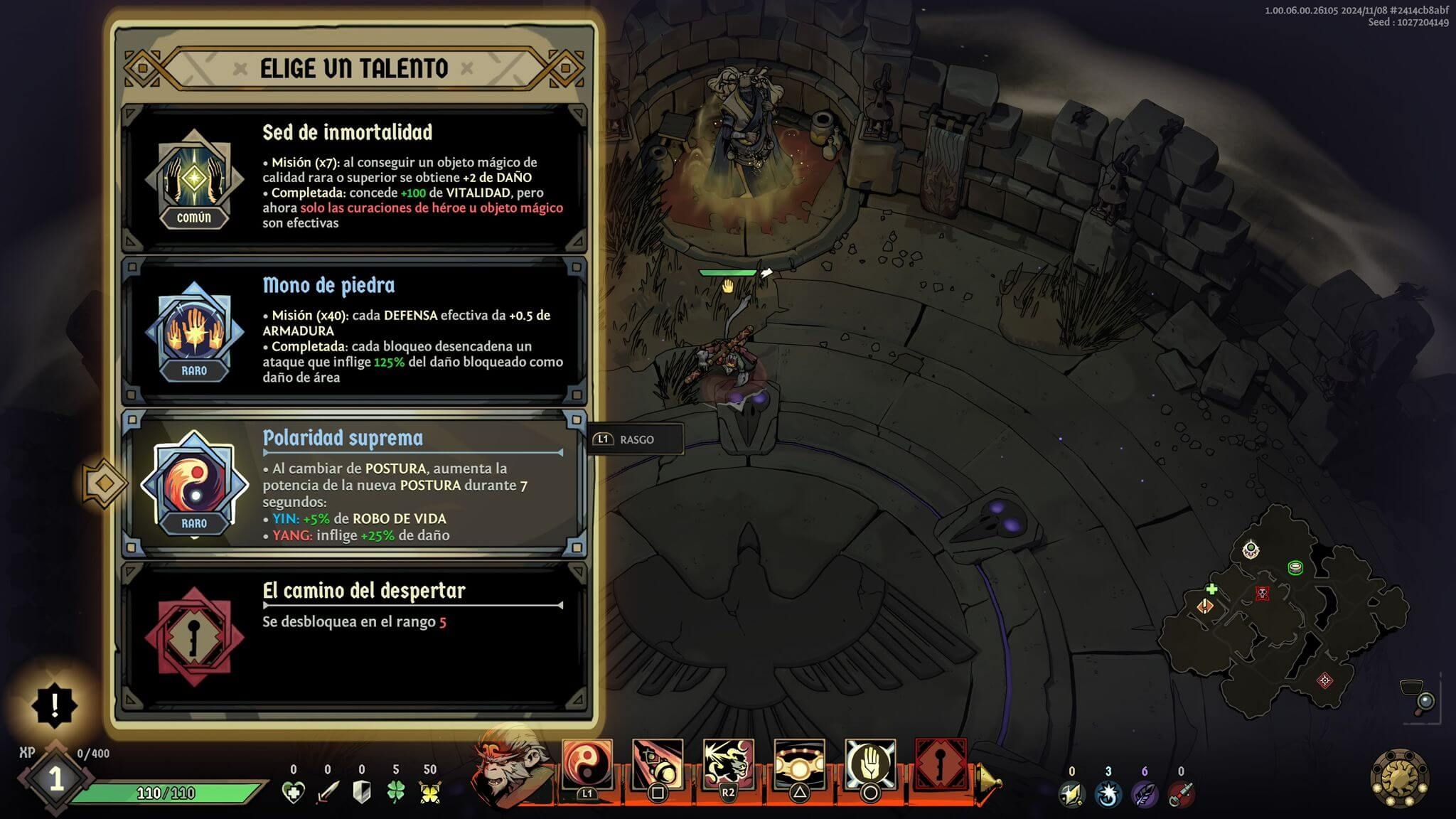Image resolution: width=1456 pixels, height=819 pixels.
Task: Choose the Sed de inmortalidad talent
Action: [x=354, y=178]
